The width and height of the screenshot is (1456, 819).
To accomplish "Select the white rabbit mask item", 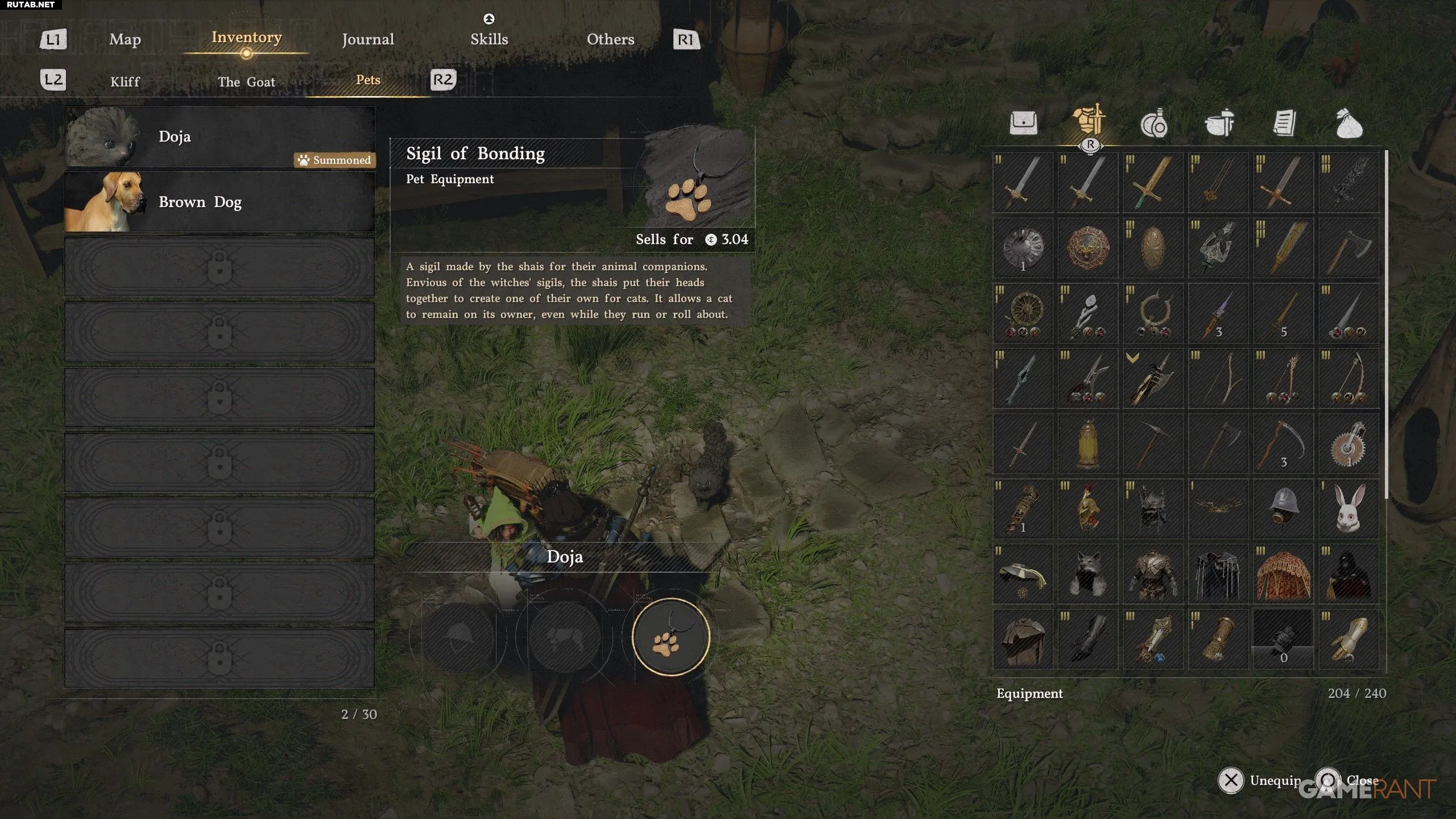I will (x=1349, y=509).
